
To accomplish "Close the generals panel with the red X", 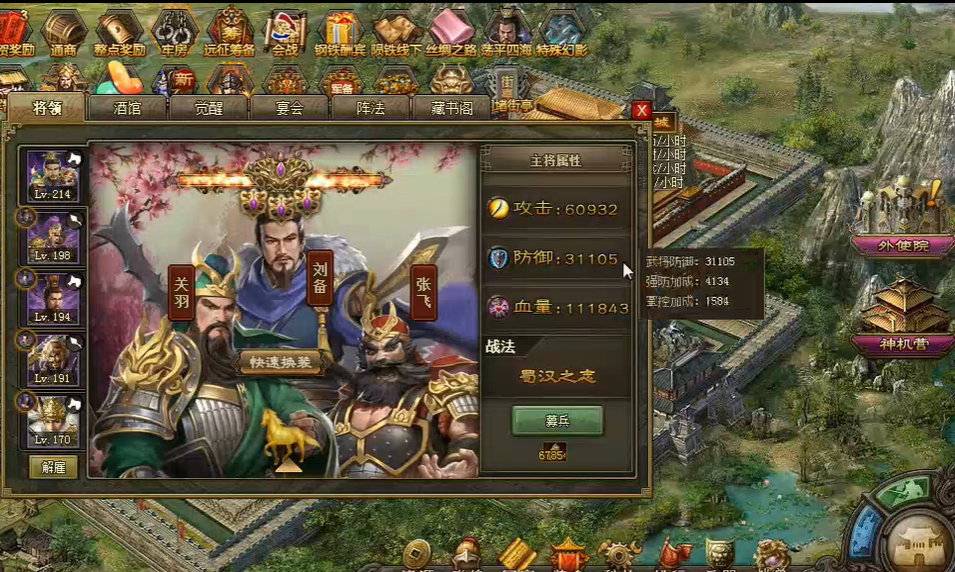I will (x=641, y=110).
